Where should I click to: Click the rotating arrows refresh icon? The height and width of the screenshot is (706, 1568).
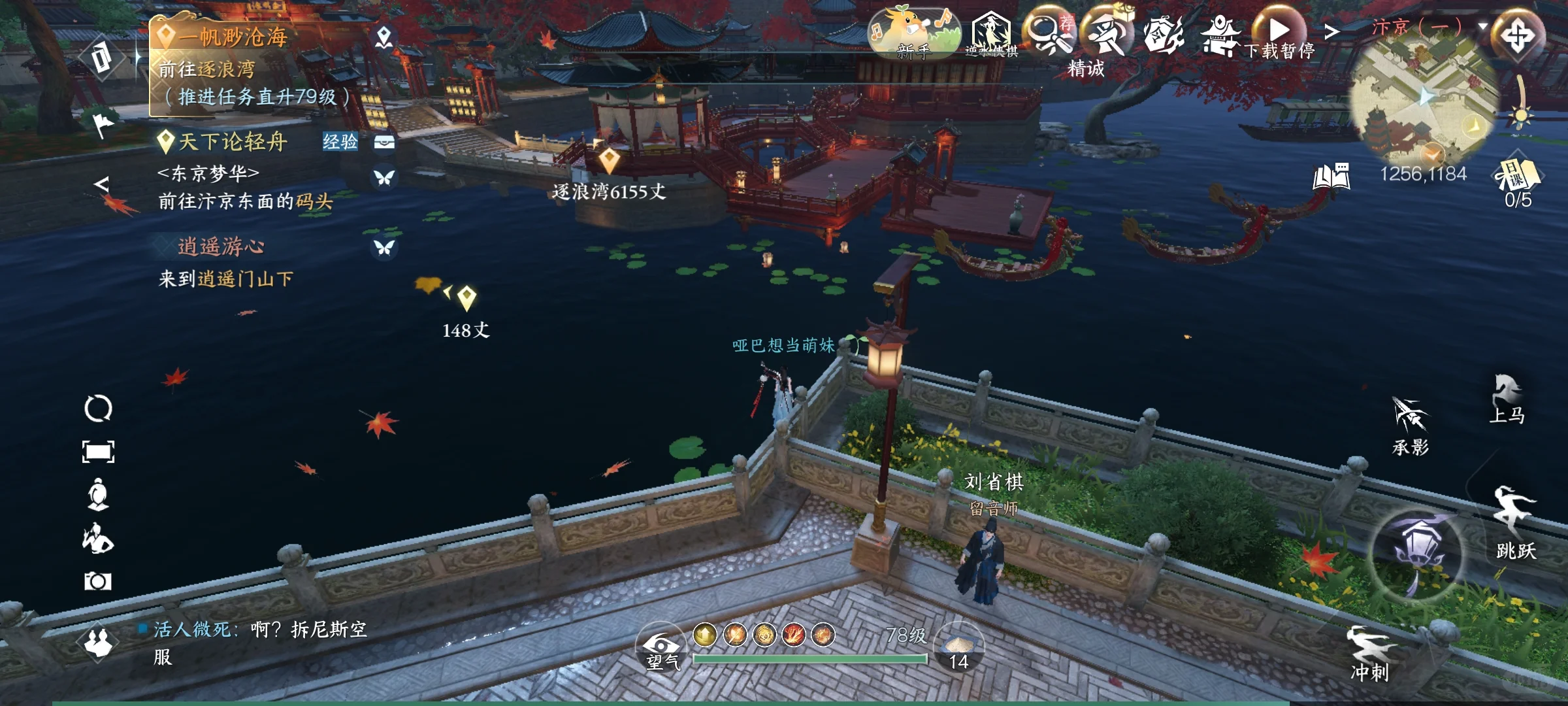[x=98, y=409]
